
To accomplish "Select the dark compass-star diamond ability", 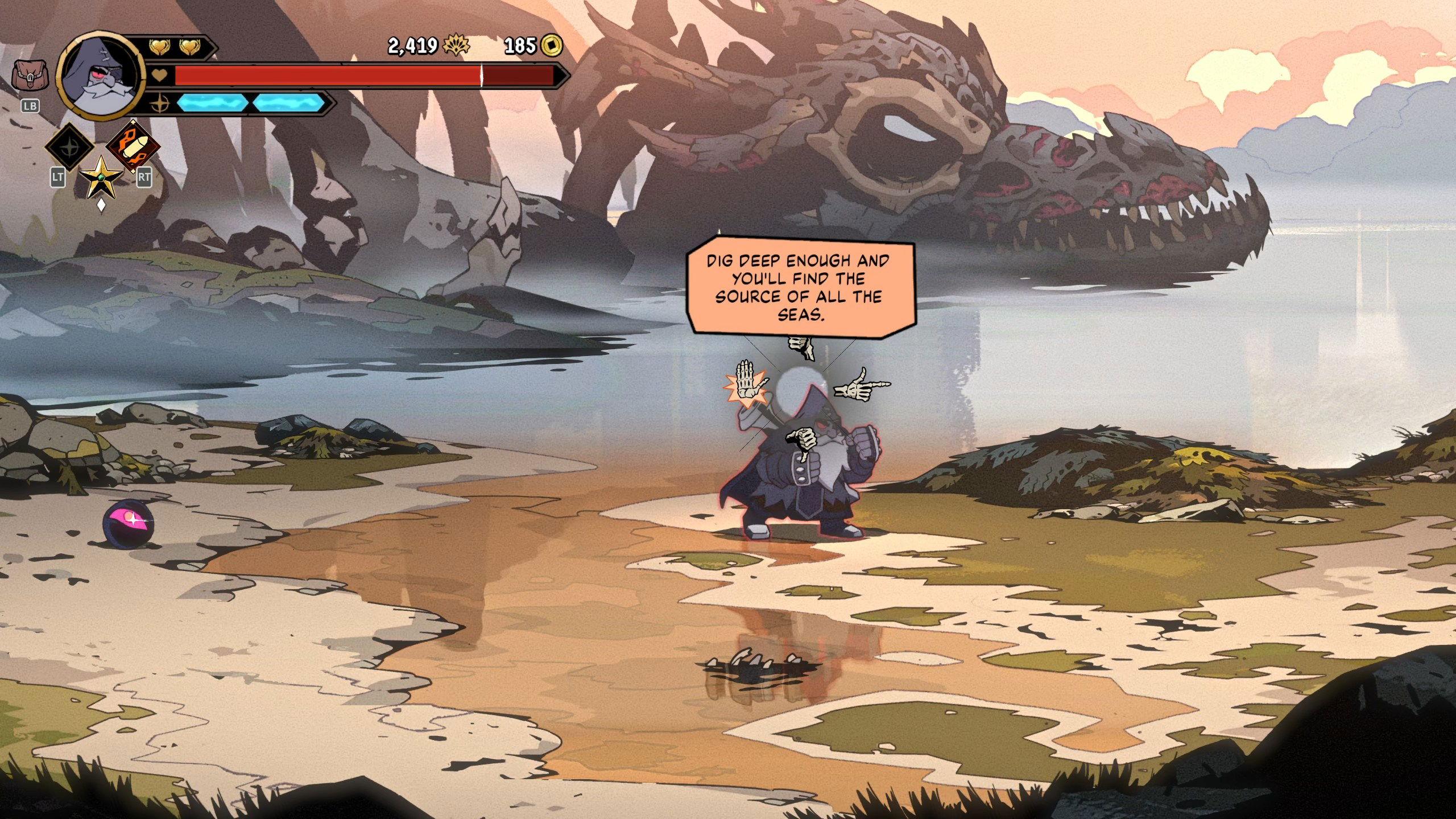I will tap(69, 147).
